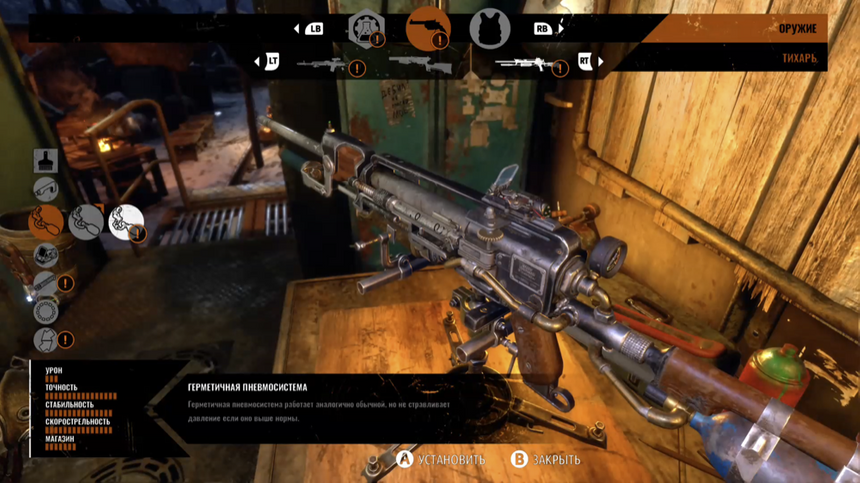Switch to the armor vest tab
Image resolution: width=860 pixels, height=483 pixels.
489,29
